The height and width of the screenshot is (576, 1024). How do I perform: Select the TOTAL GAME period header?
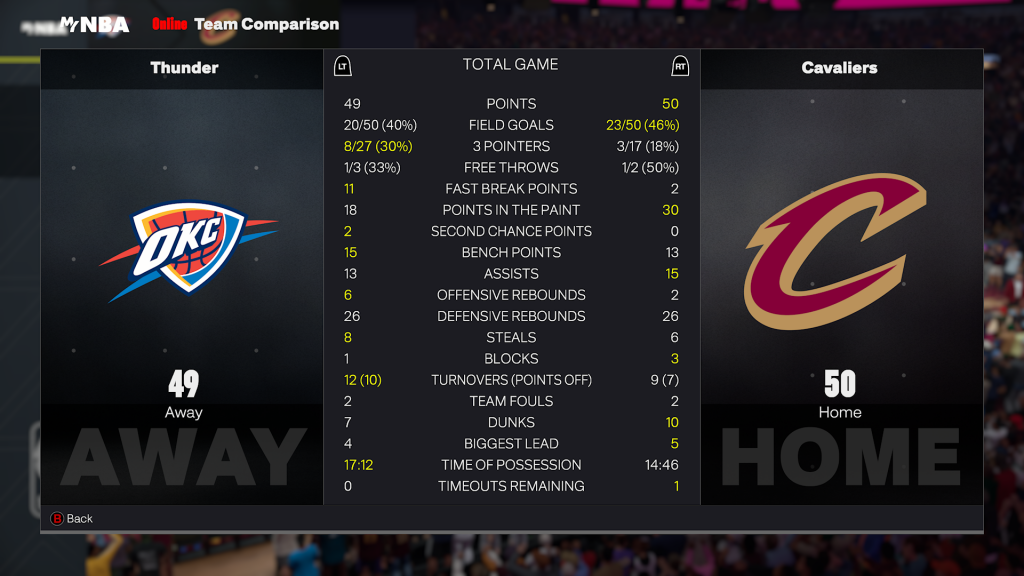coord(510,65)
